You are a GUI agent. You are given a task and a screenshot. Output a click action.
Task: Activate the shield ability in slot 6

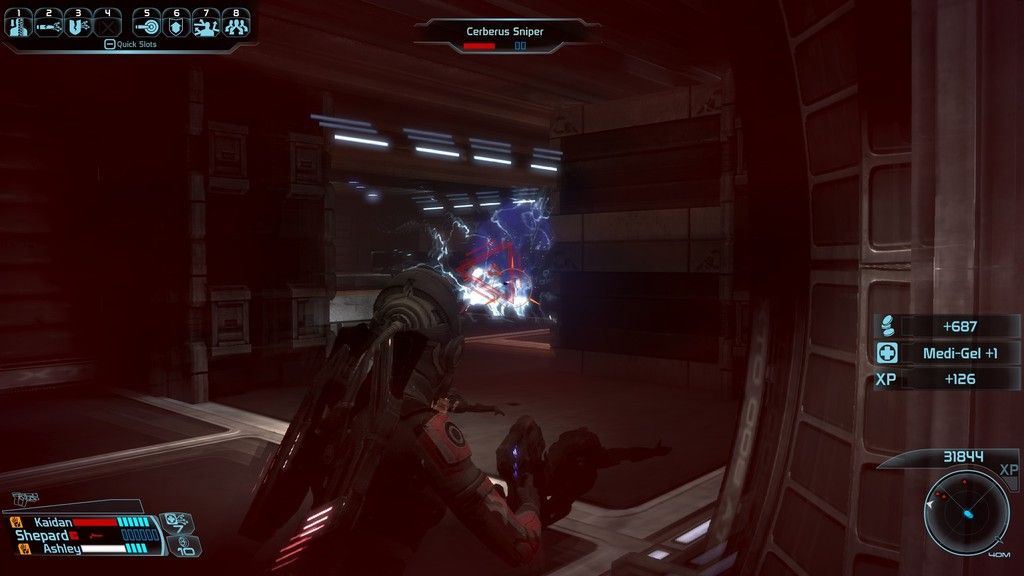[176, 24]
